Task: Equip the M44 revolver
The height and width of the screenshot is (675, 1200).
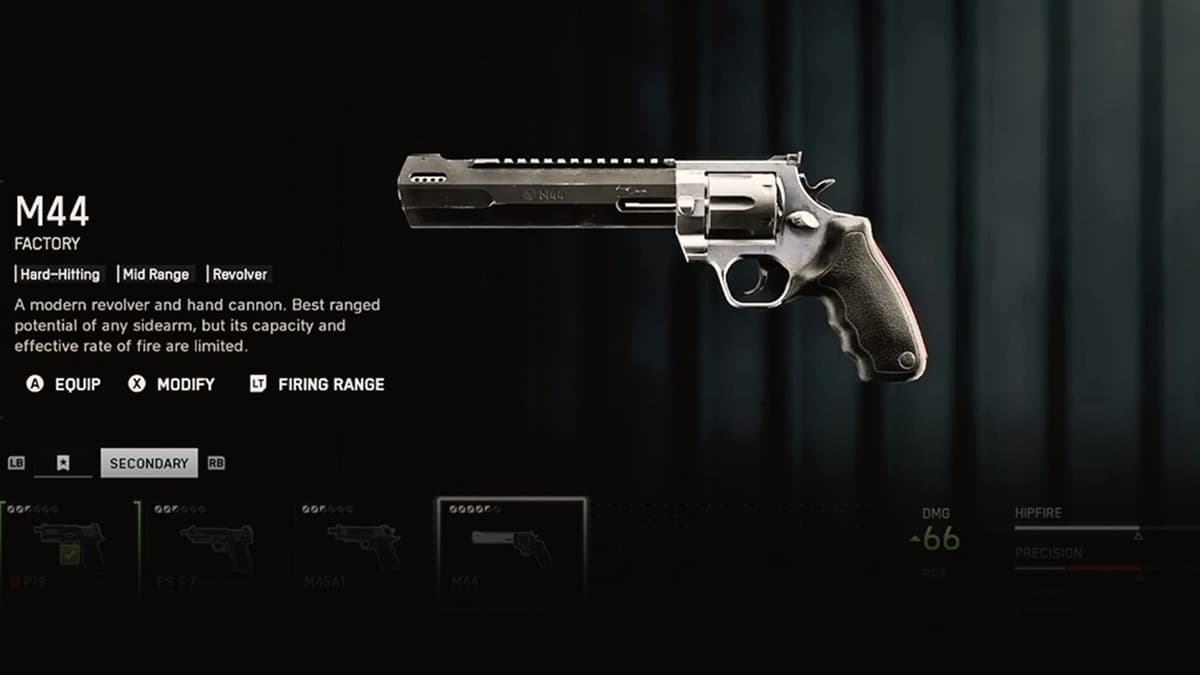Action: coord(64,384)
